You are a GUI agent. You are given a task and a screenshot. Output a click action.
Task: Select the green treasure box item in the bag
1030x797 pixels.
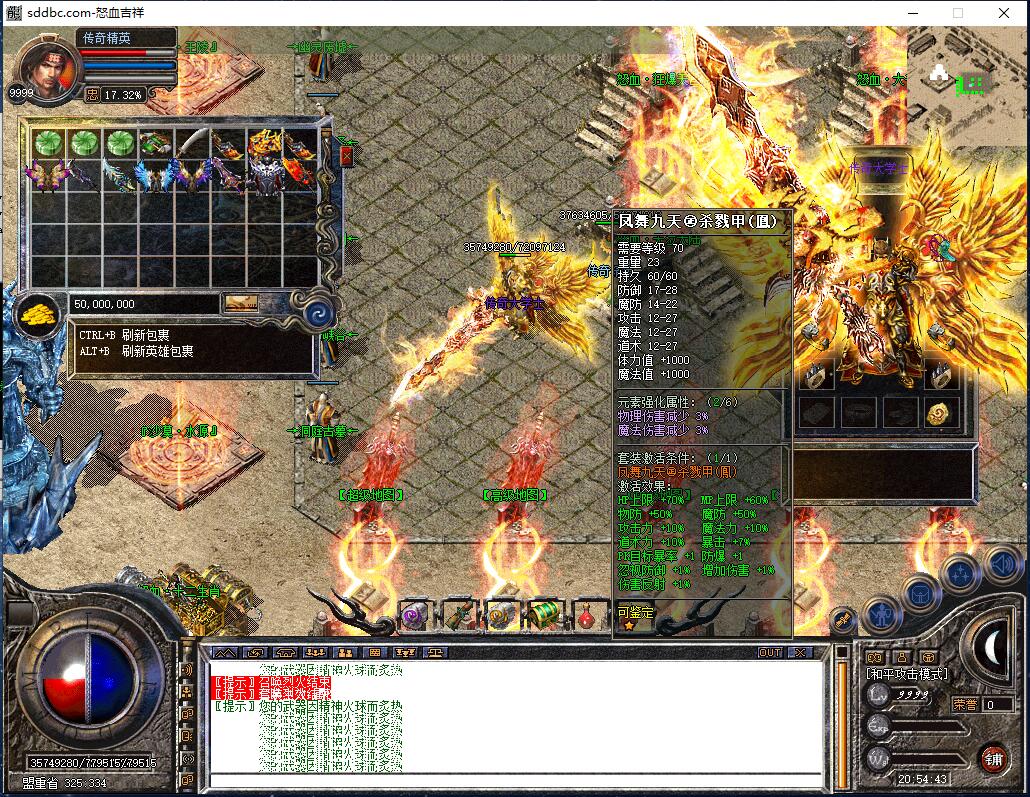157,143
